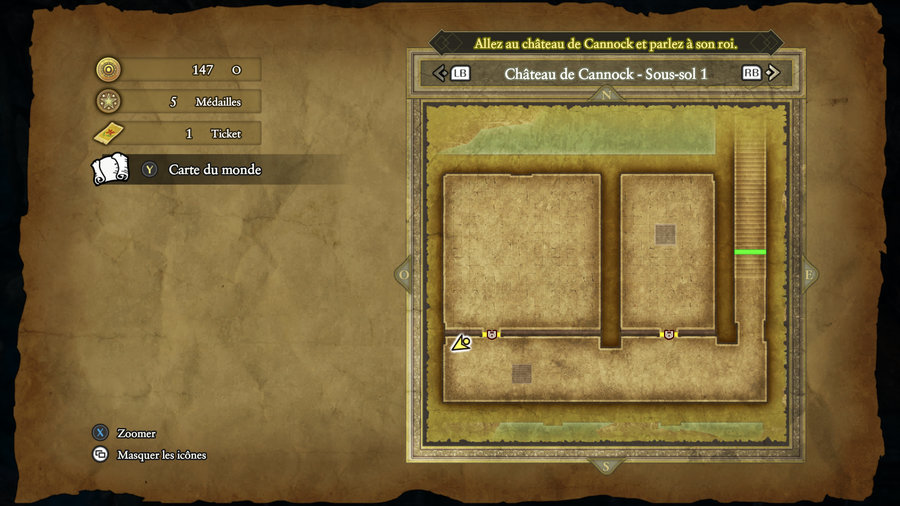Click the right door marker icon
This screenshot has width=900, height=506.
point(668,334)
